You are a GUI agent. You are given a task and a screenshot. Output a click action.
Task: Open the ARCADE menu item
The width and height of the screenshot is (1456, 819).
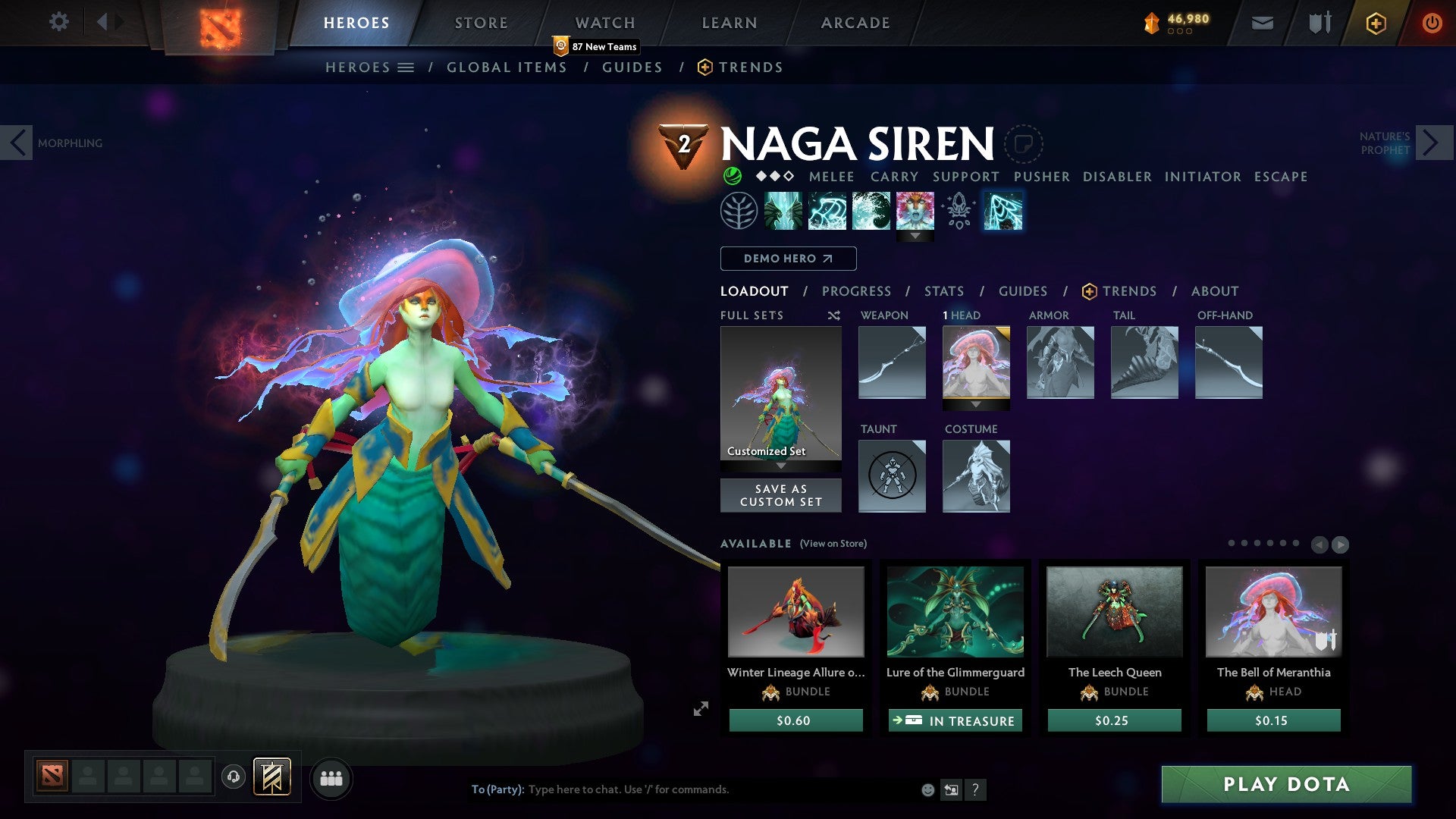click(x=855, y=22)
